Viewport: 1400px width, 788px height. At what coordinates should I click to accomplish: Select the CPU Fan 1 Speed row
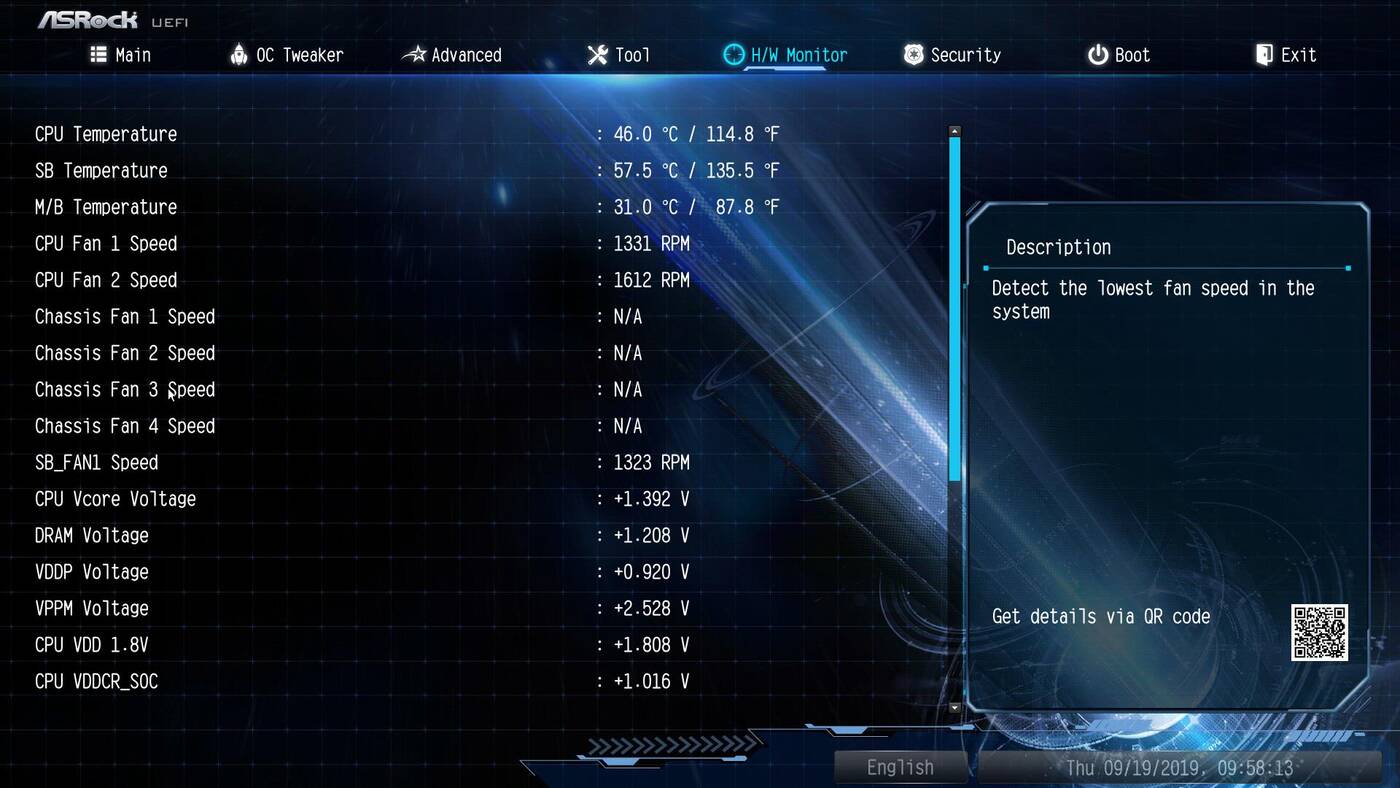[x=106, y=244]
